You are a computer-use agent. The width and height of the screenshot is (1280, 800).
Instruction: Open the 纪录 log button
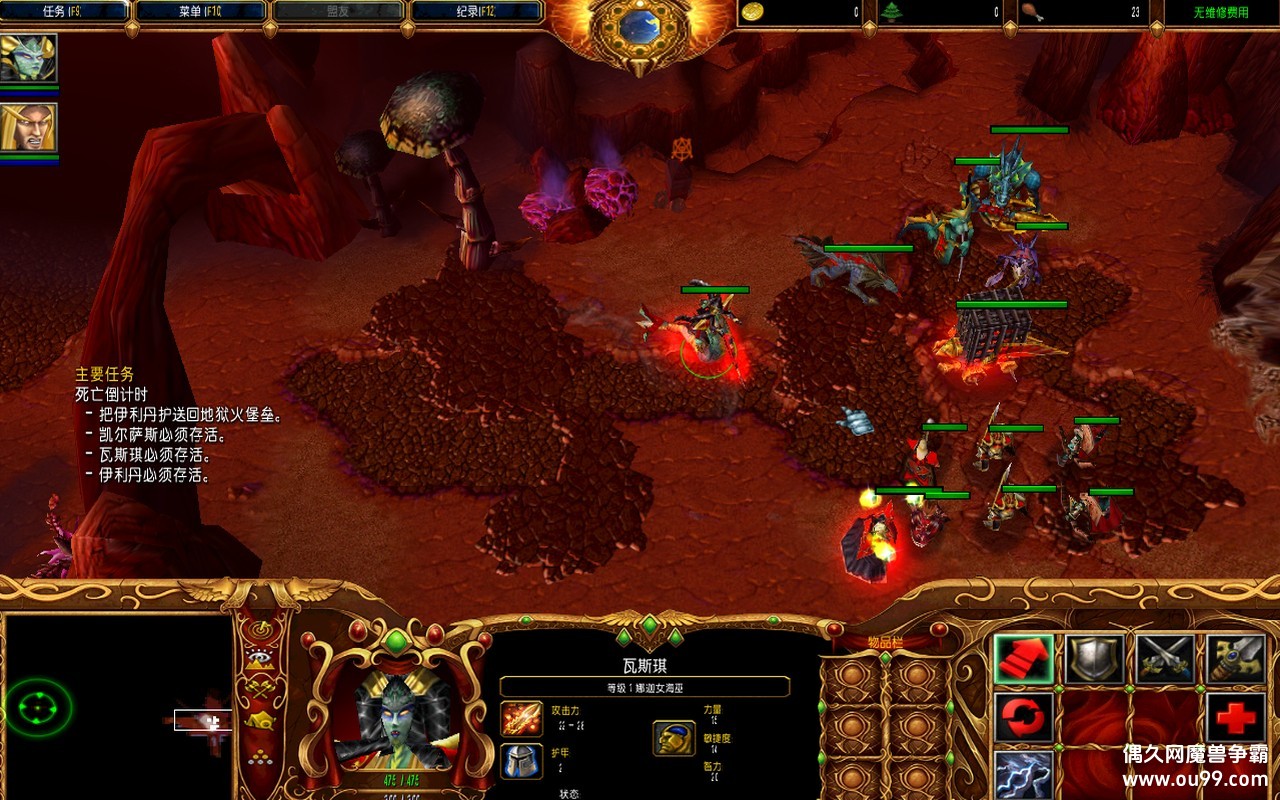point(476,12)
